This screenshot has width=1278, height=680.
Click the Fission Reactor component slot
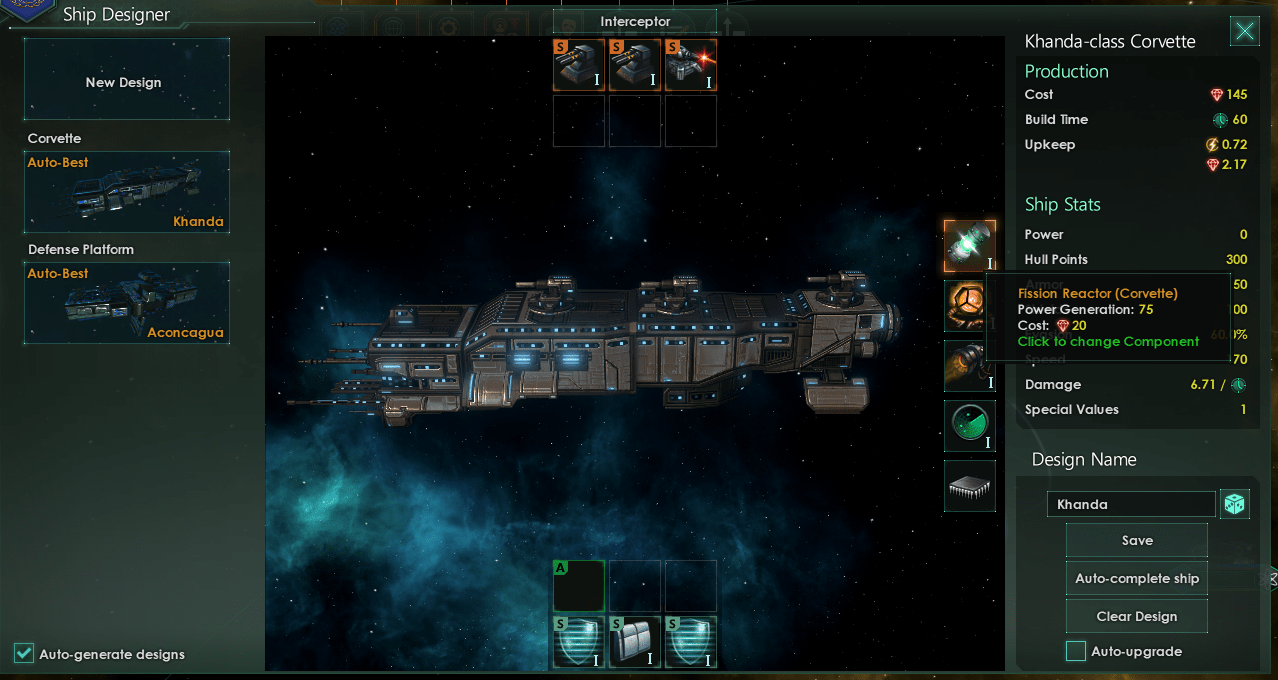coord(969,246)
